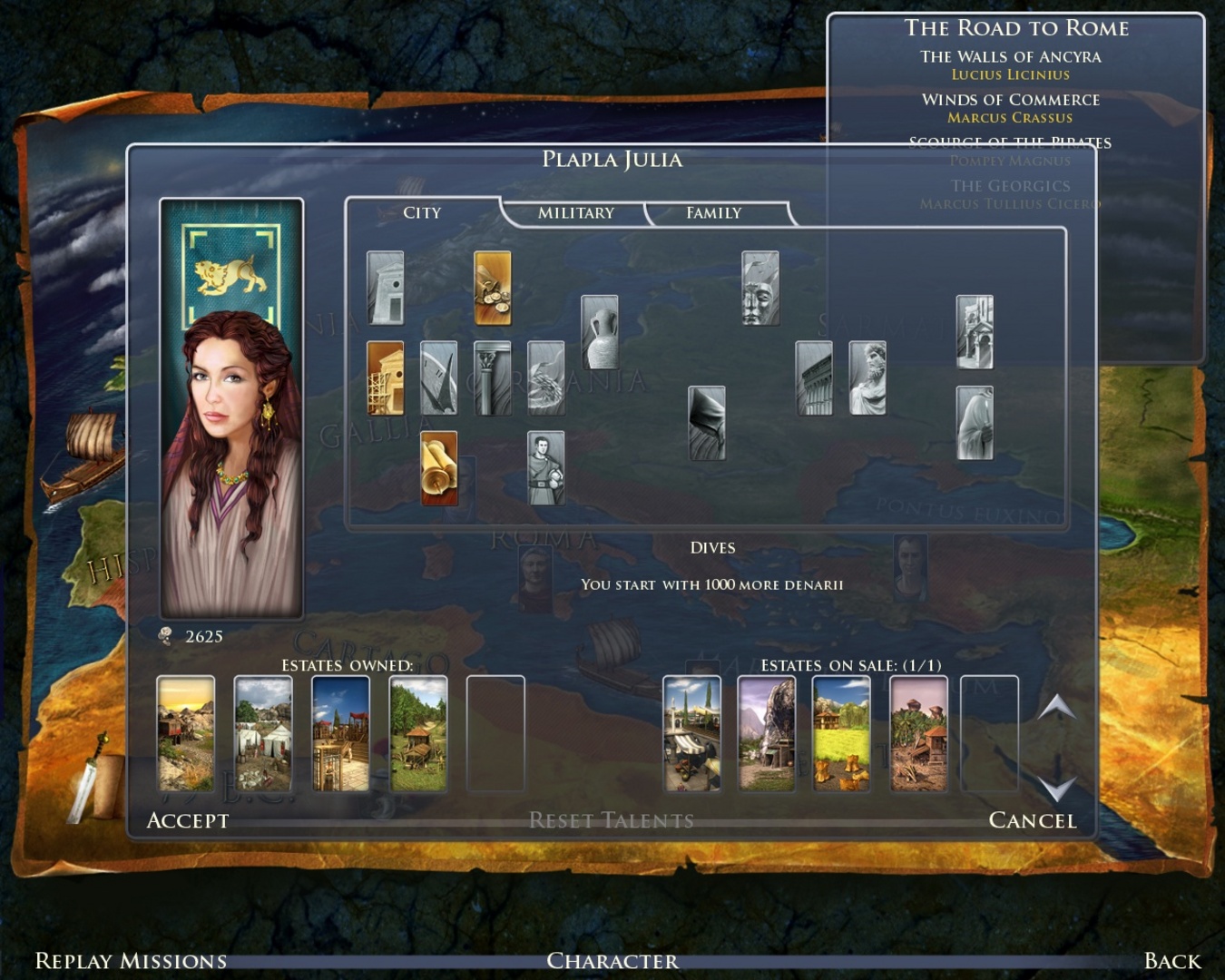Viewport: 1225px width, 980px height.
Task: Choose the gold coins talent icon
Action: (493, 288)
